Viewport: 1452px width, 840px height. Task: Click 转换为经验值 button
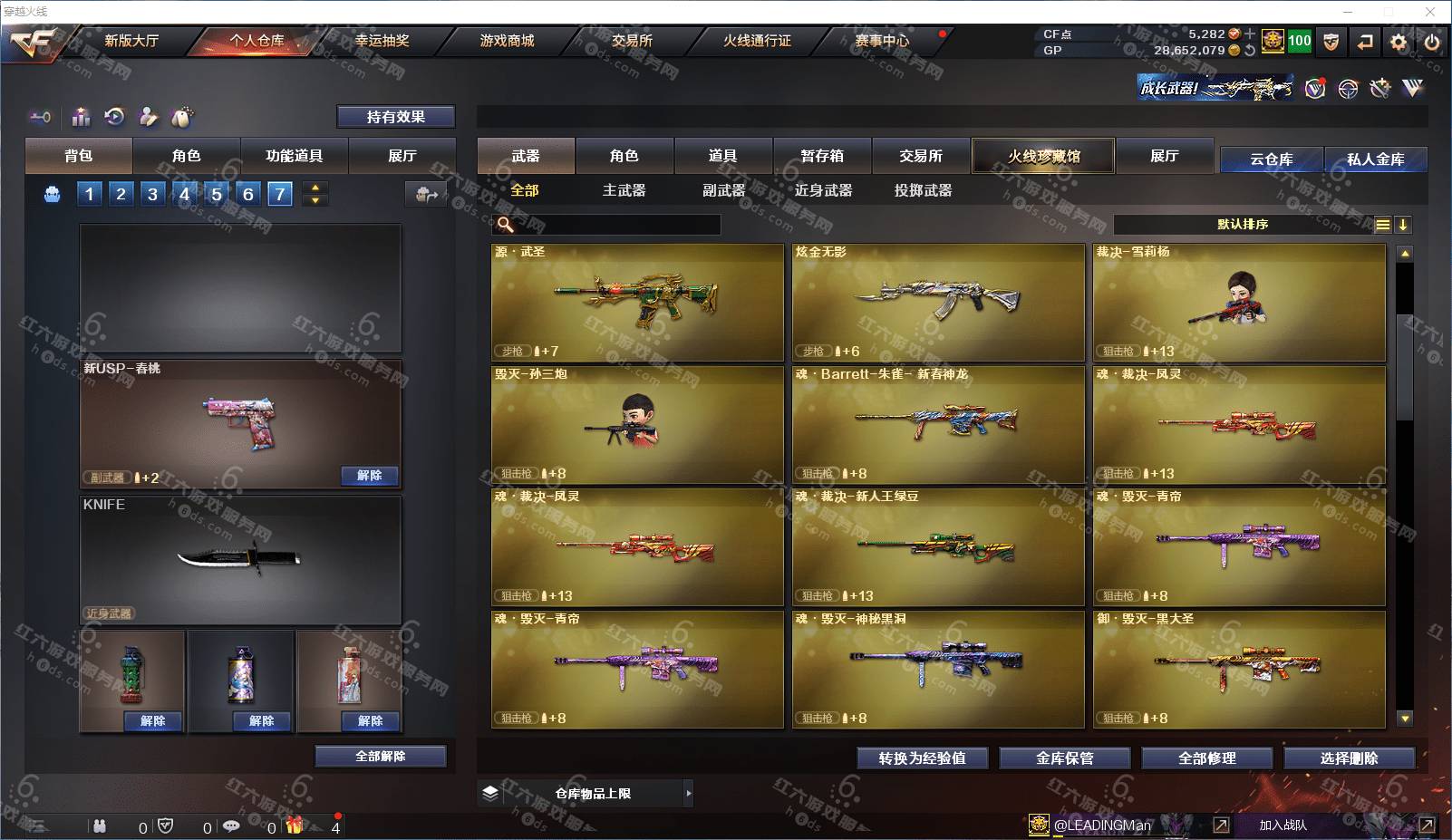point(922,758)
